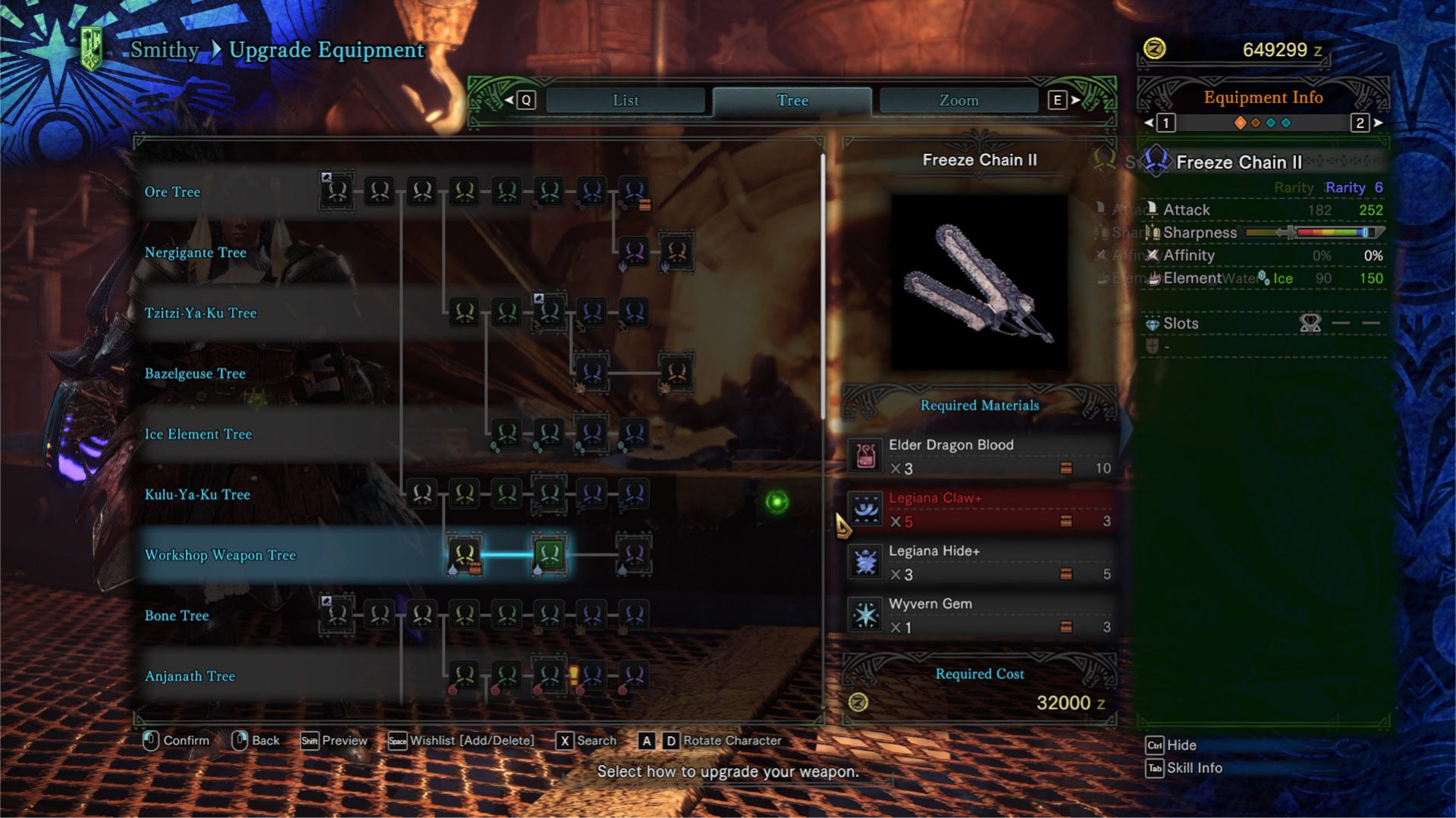Select the Legiana Claw+ requirement row
This screenshot has width=1456, height=818.
coord(978,509)
